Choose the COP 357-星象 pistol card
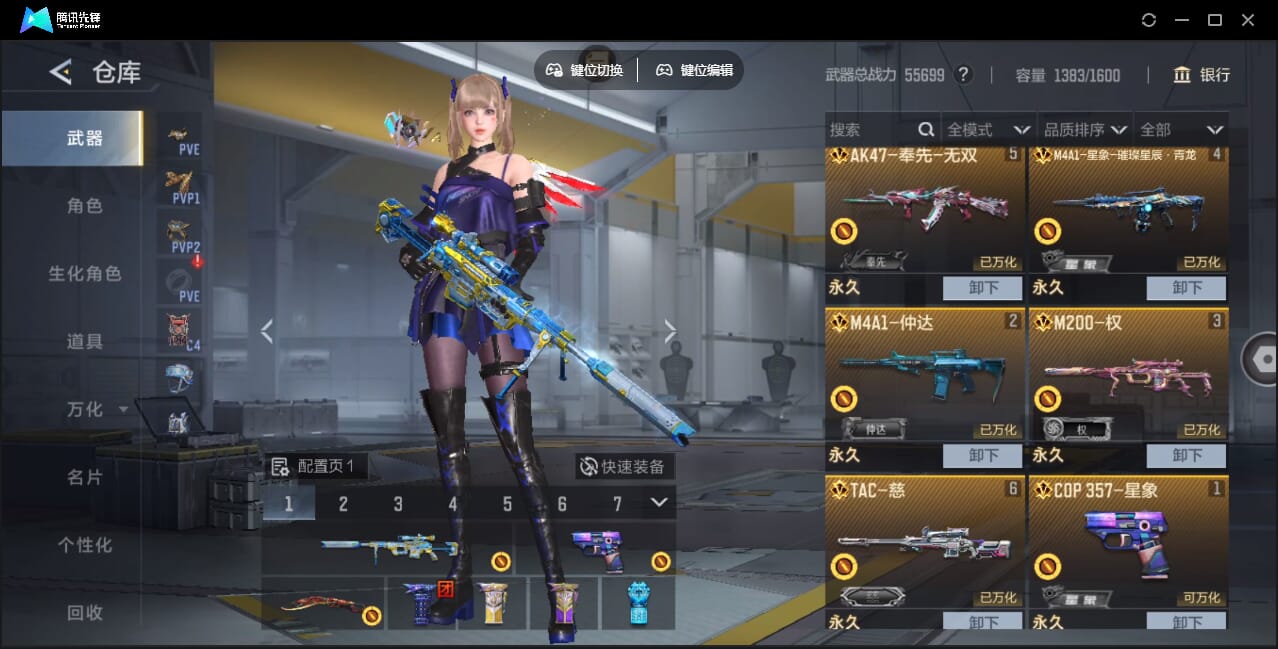The height and width of the screenshot is (649, 1278). click(1128, 540)
